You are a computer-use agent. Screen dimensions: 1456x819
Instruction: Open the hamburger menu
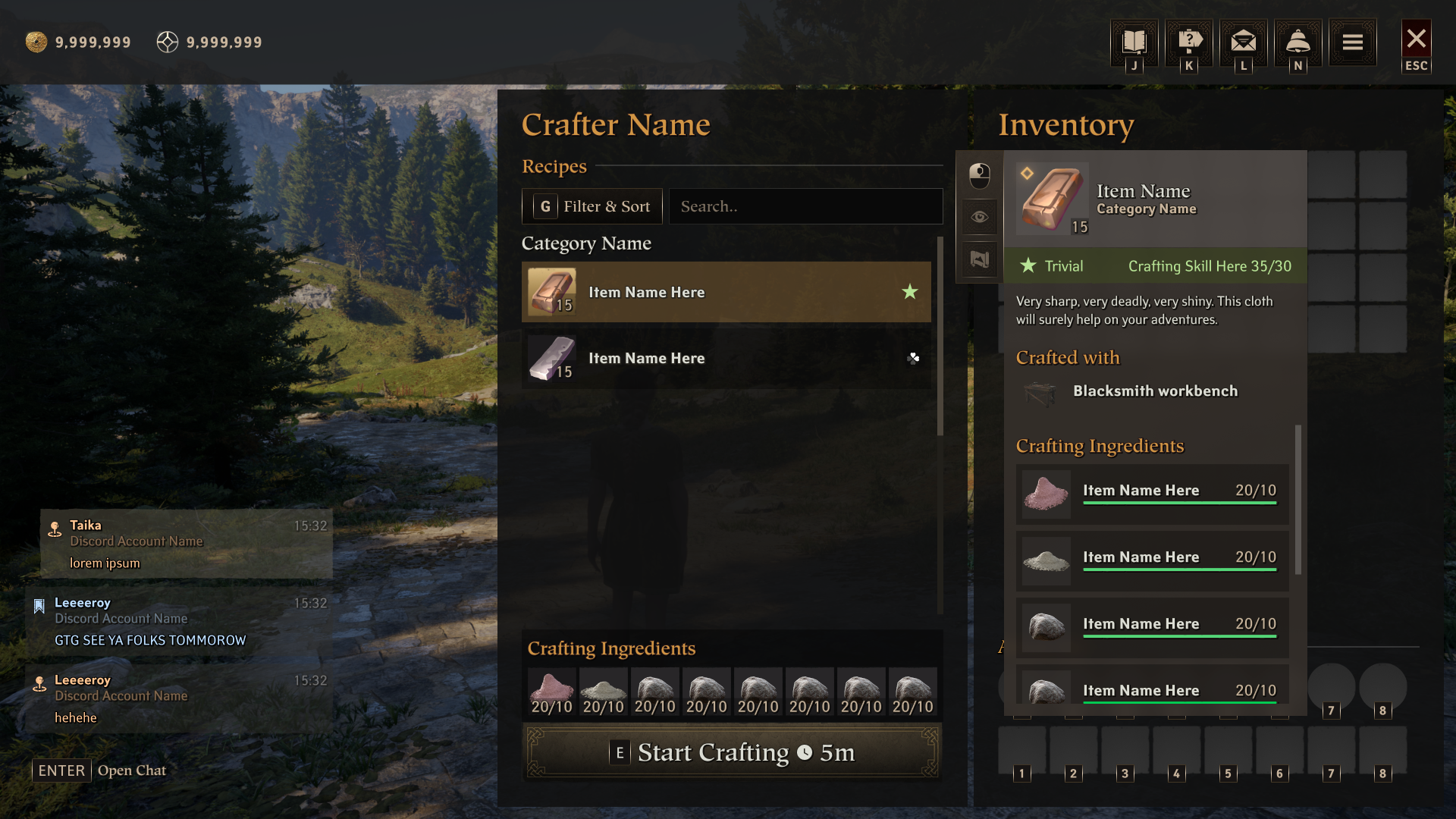(1352, 42)
